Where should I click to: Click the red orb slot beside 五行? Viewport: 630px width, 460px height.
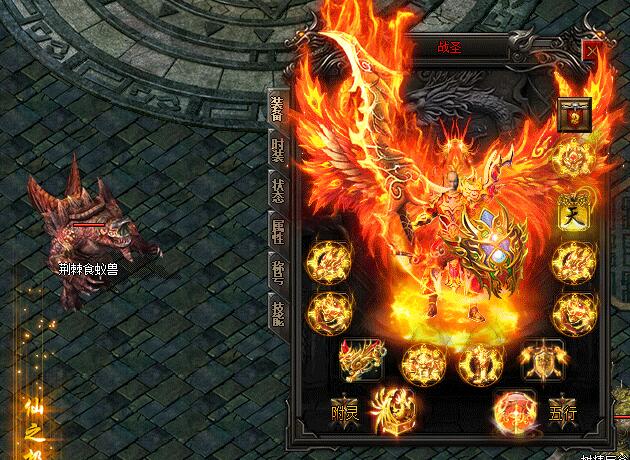pyautogui.click(x=514, y=410)
